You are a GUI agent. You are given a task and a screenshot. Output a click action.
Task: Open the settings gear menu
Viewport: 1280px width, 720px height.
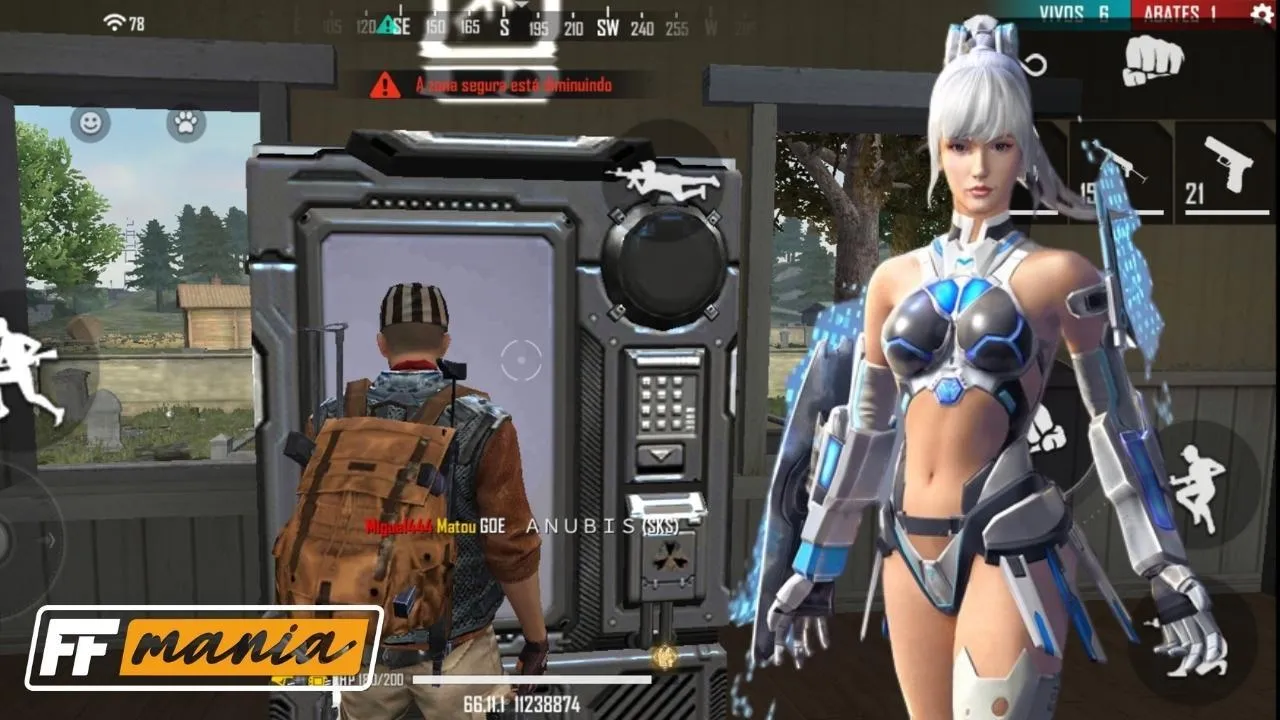click(1262, 12)
